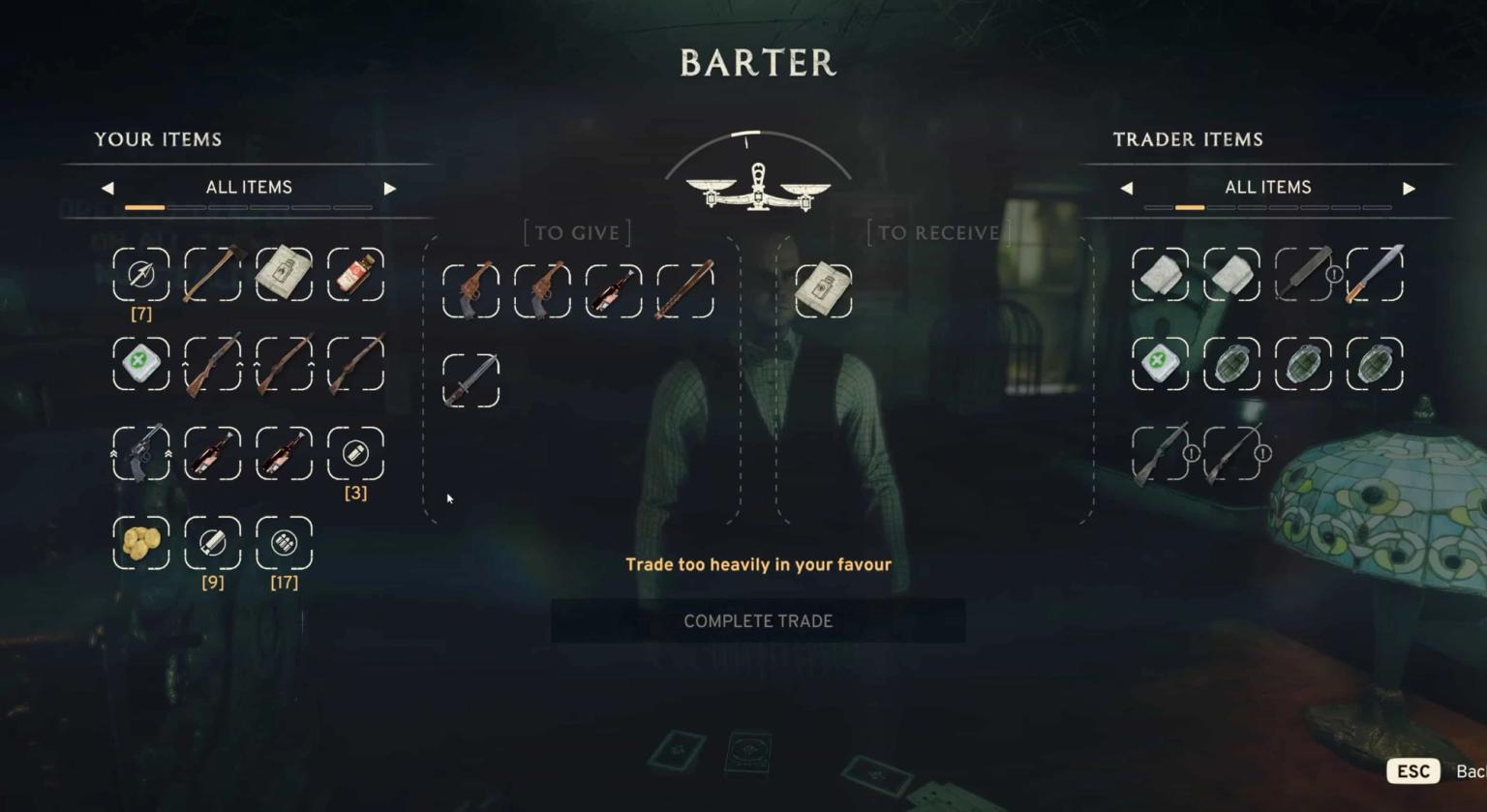The image size is (1487, 812).
Task: Select the shotgun shells stack of 9
Action: (212, 544)
